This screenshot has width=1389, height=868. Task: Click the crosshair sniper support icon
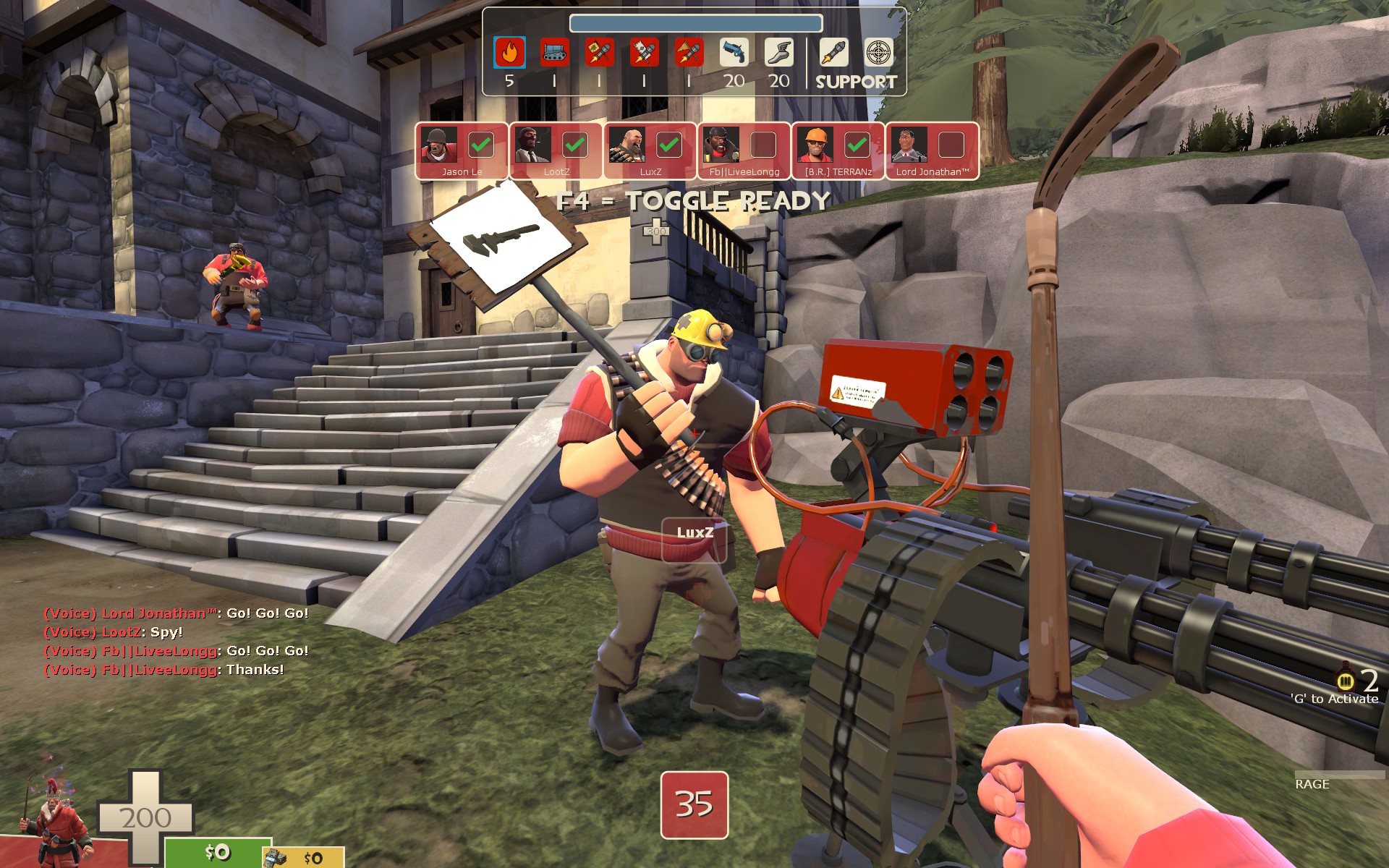point(879,53)
